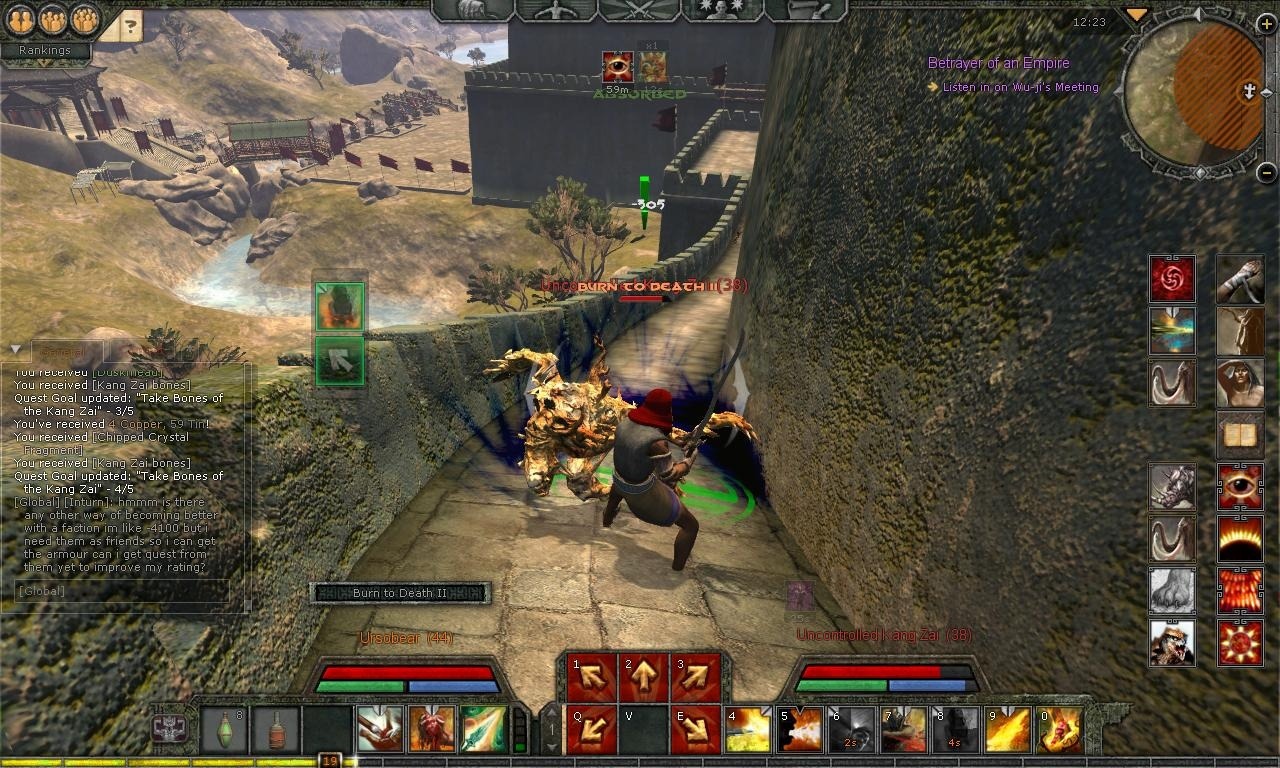
Task: Click inside the Global chat input field
Action: coord(120,591)
